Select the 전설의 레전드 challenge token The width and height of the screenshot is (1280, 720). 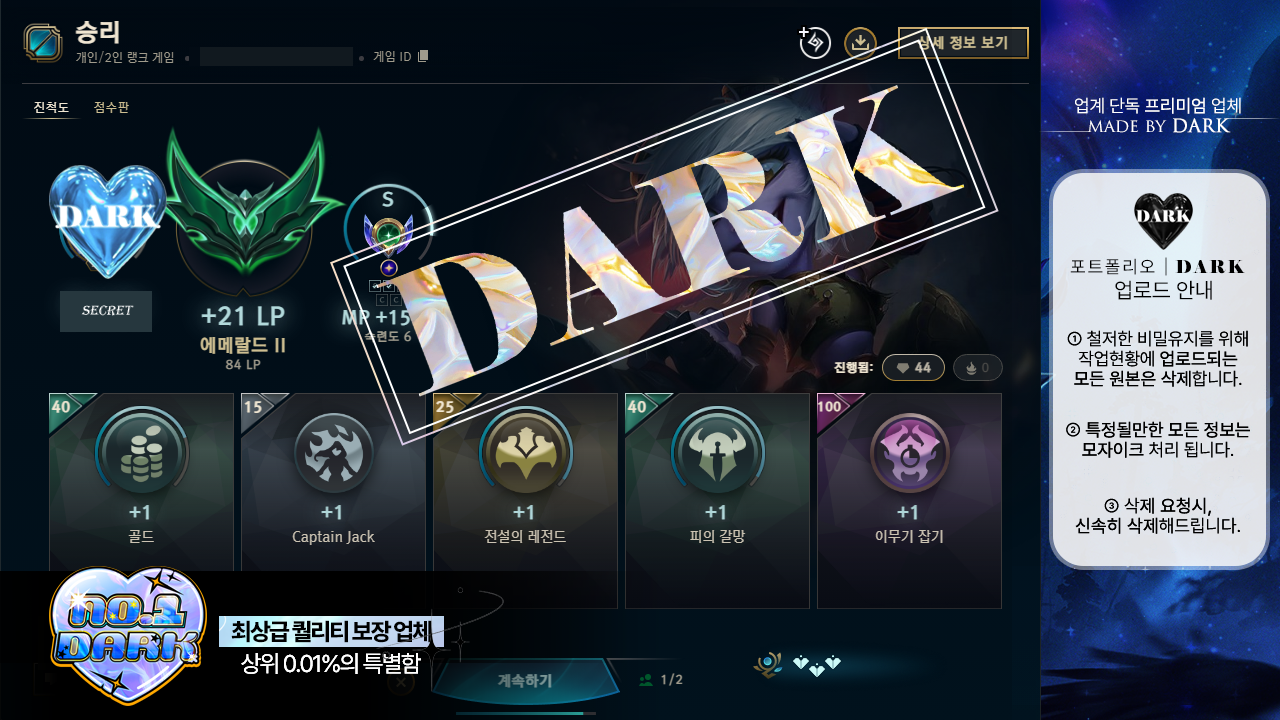click(525, 453)
